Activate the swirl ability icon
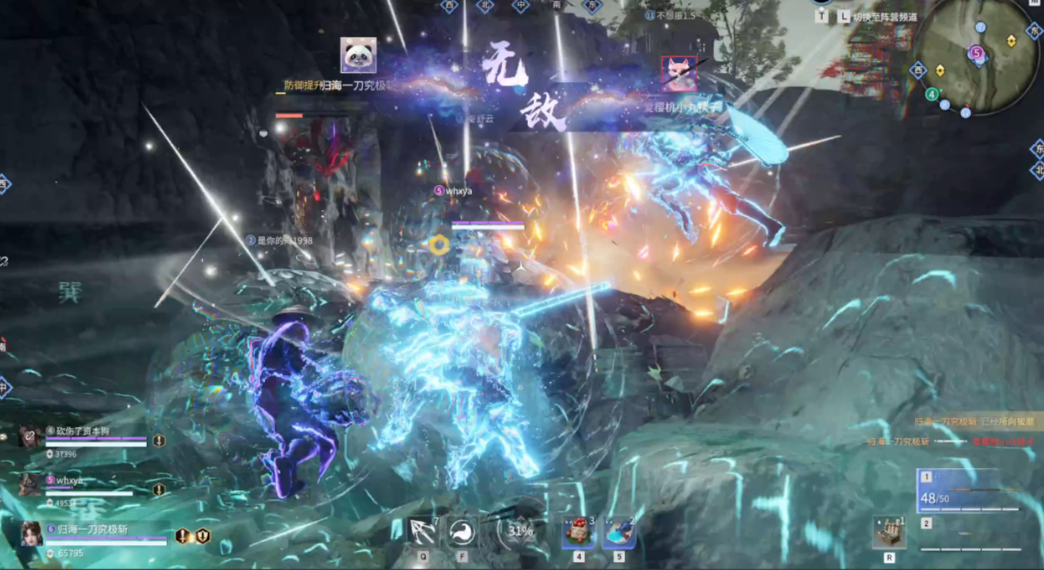 pyautogui.click(x=462, y=531)
